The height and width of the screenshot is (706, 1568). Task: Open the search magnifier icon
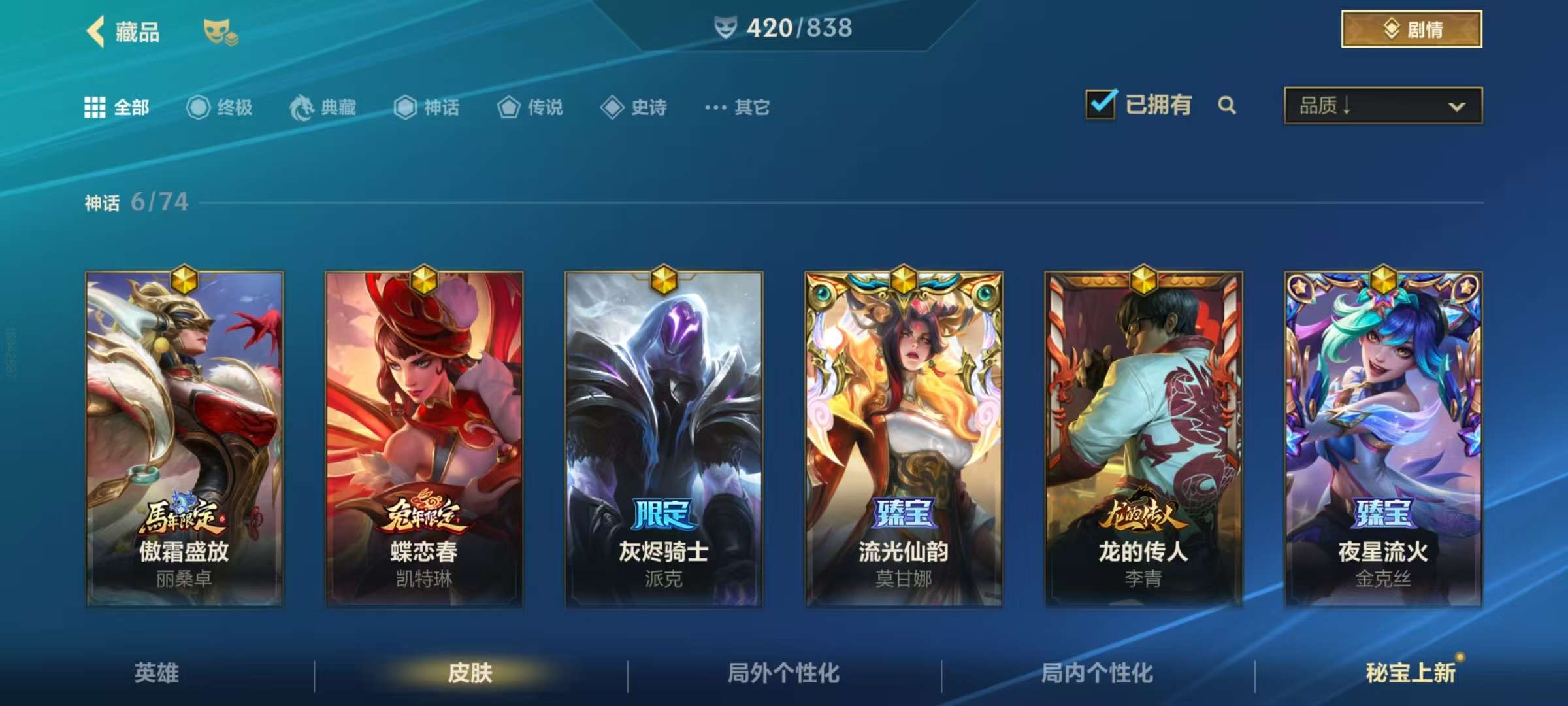click(x=1228, y=105)
